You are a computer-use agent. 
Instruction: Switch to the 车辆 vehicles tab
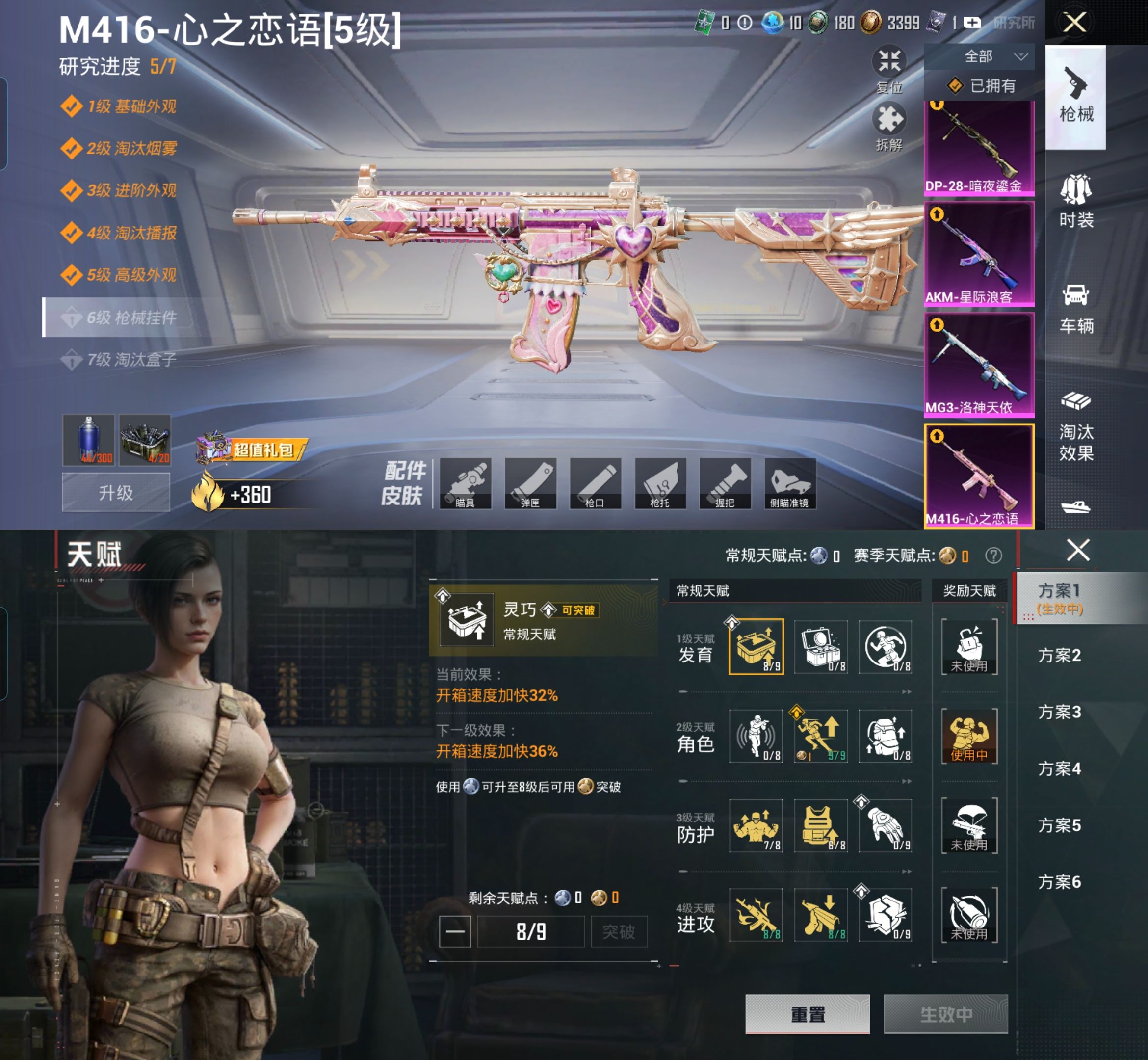(1076, 309)
